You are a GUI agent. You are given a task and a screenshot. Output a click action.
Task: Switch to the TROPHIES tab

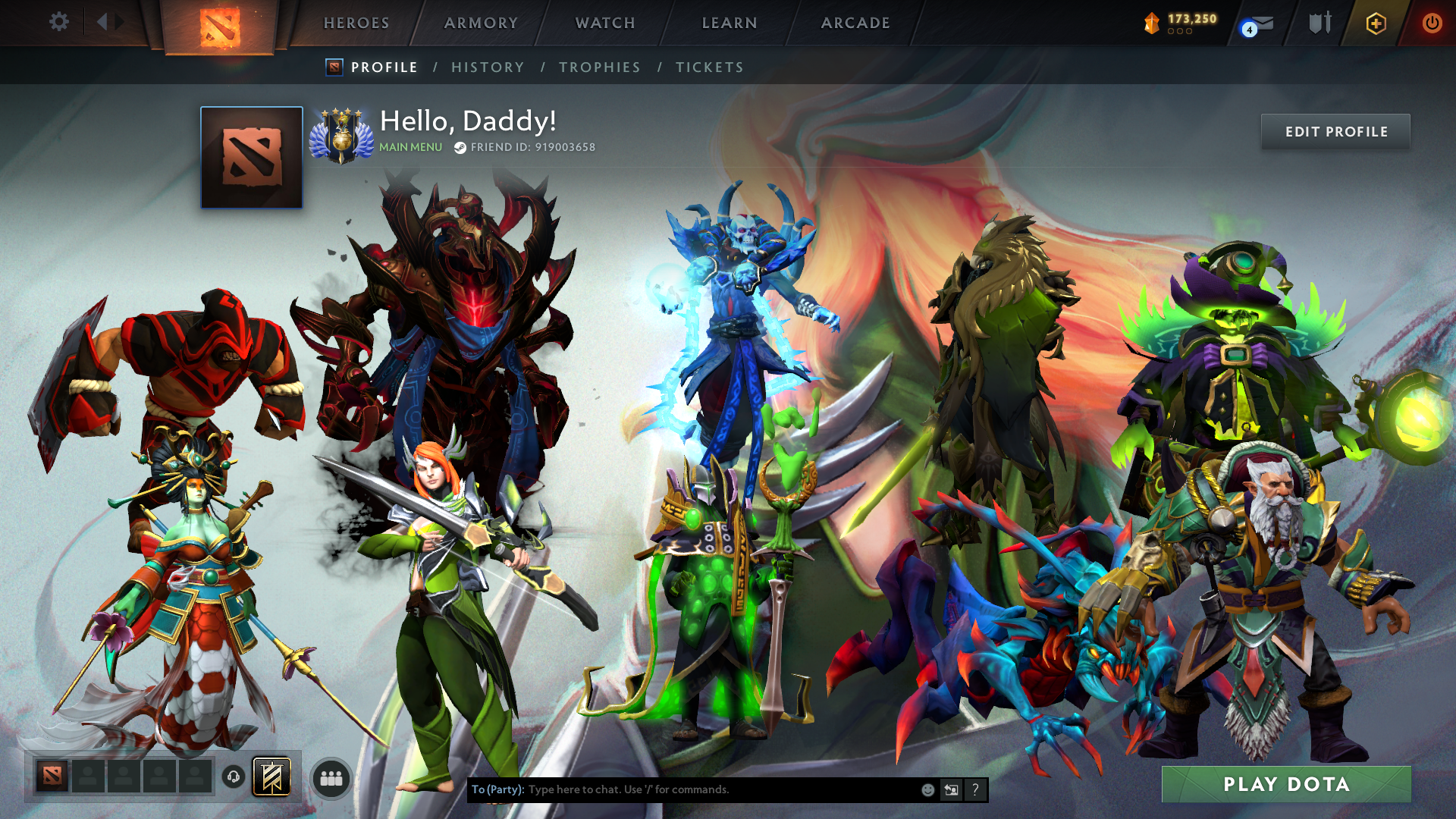[x=599, y=67]
